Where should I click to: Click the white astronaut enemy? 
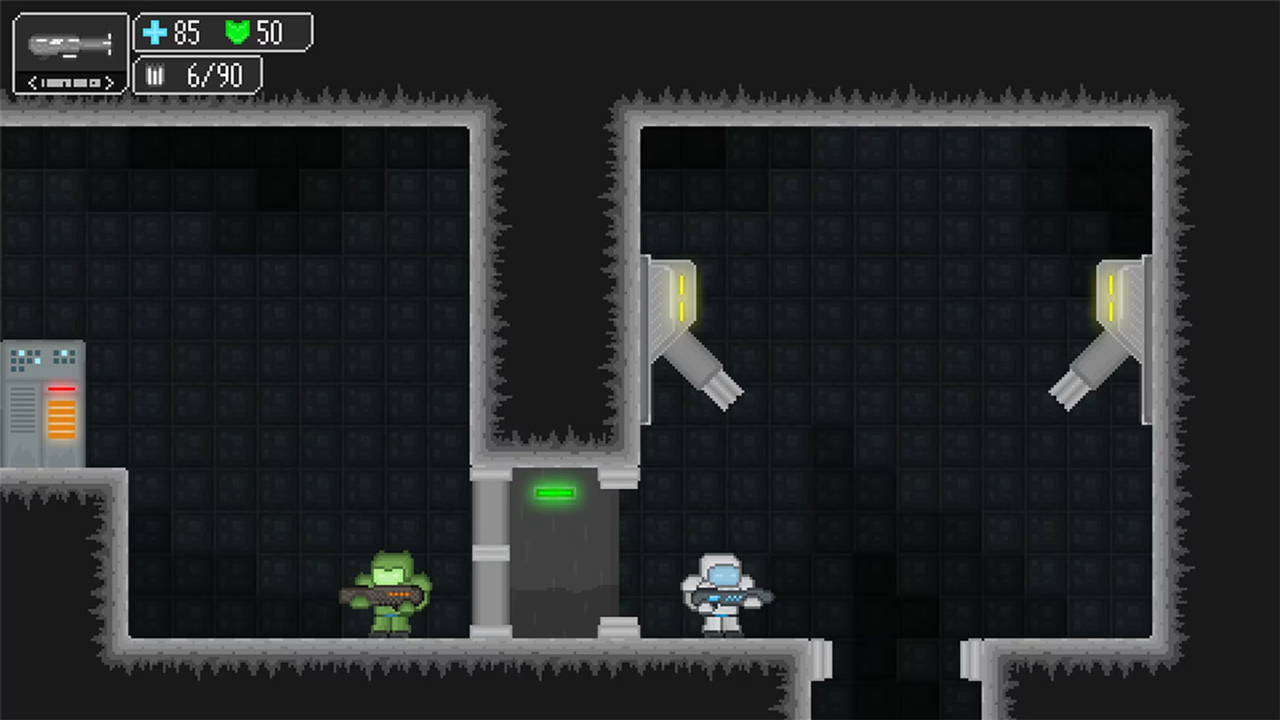coord(722,595)
